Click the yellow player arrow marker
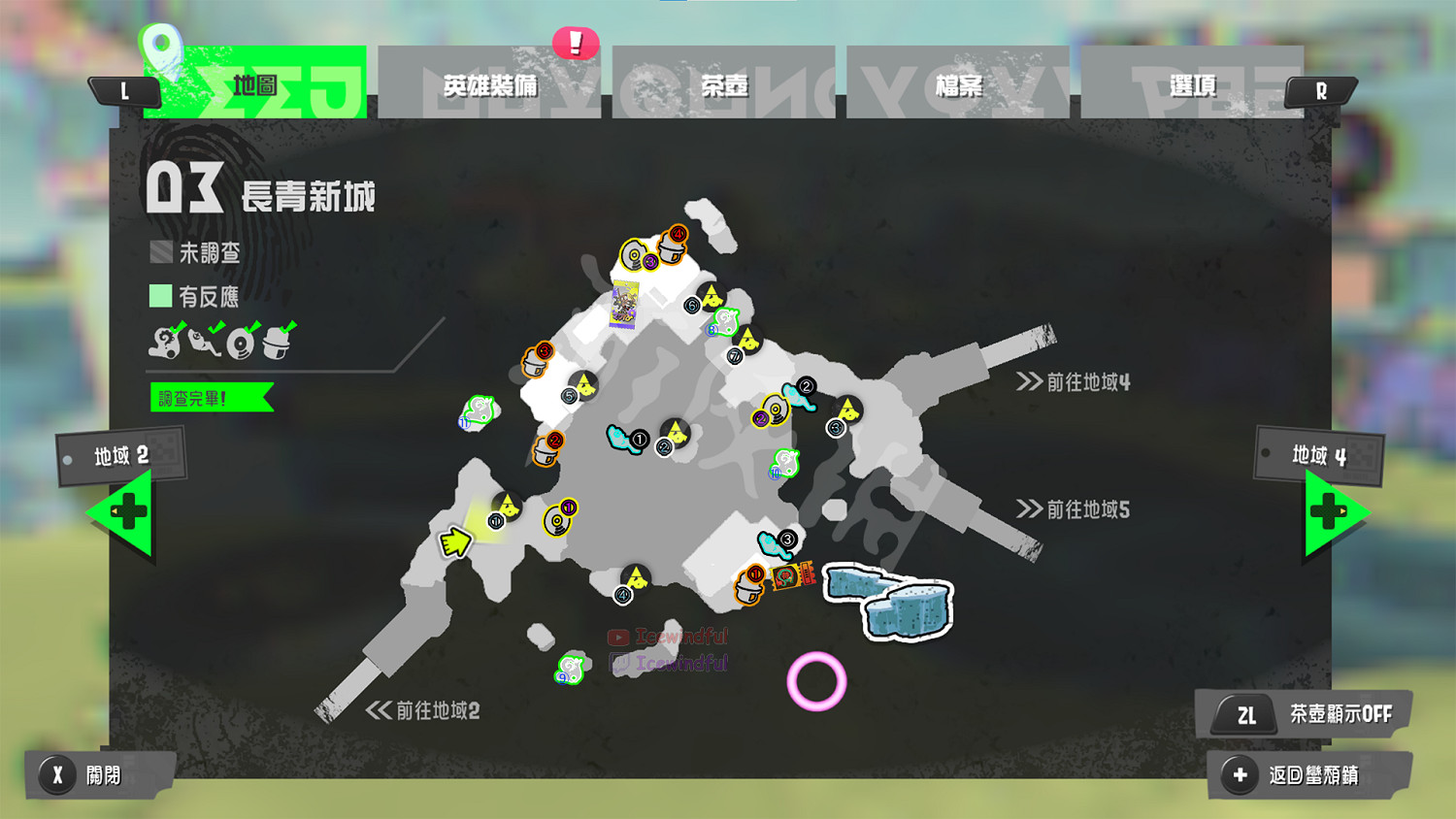Screen dimensions: 1456x819 click(x=457, y=541)
